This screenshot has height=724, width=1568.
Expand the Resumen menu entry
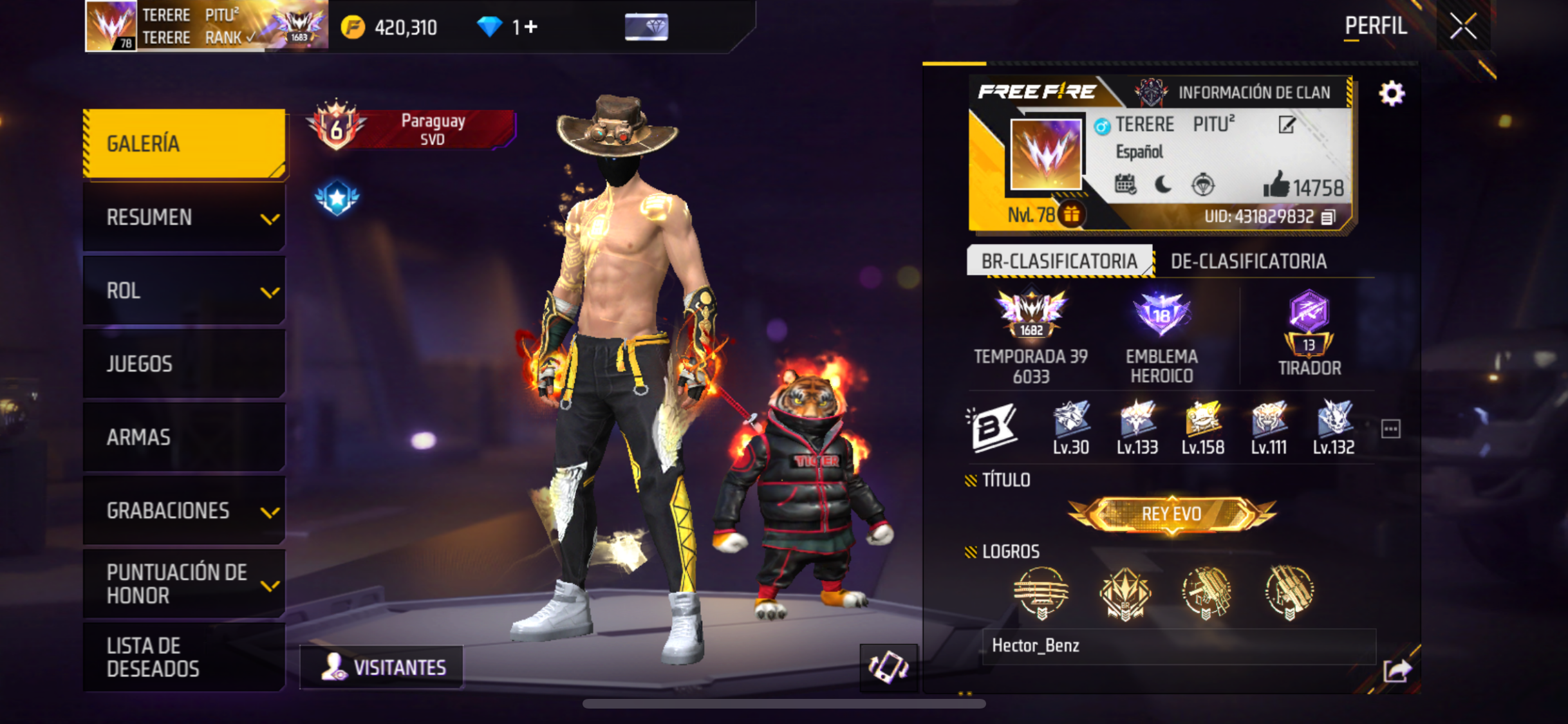point(185,218)
